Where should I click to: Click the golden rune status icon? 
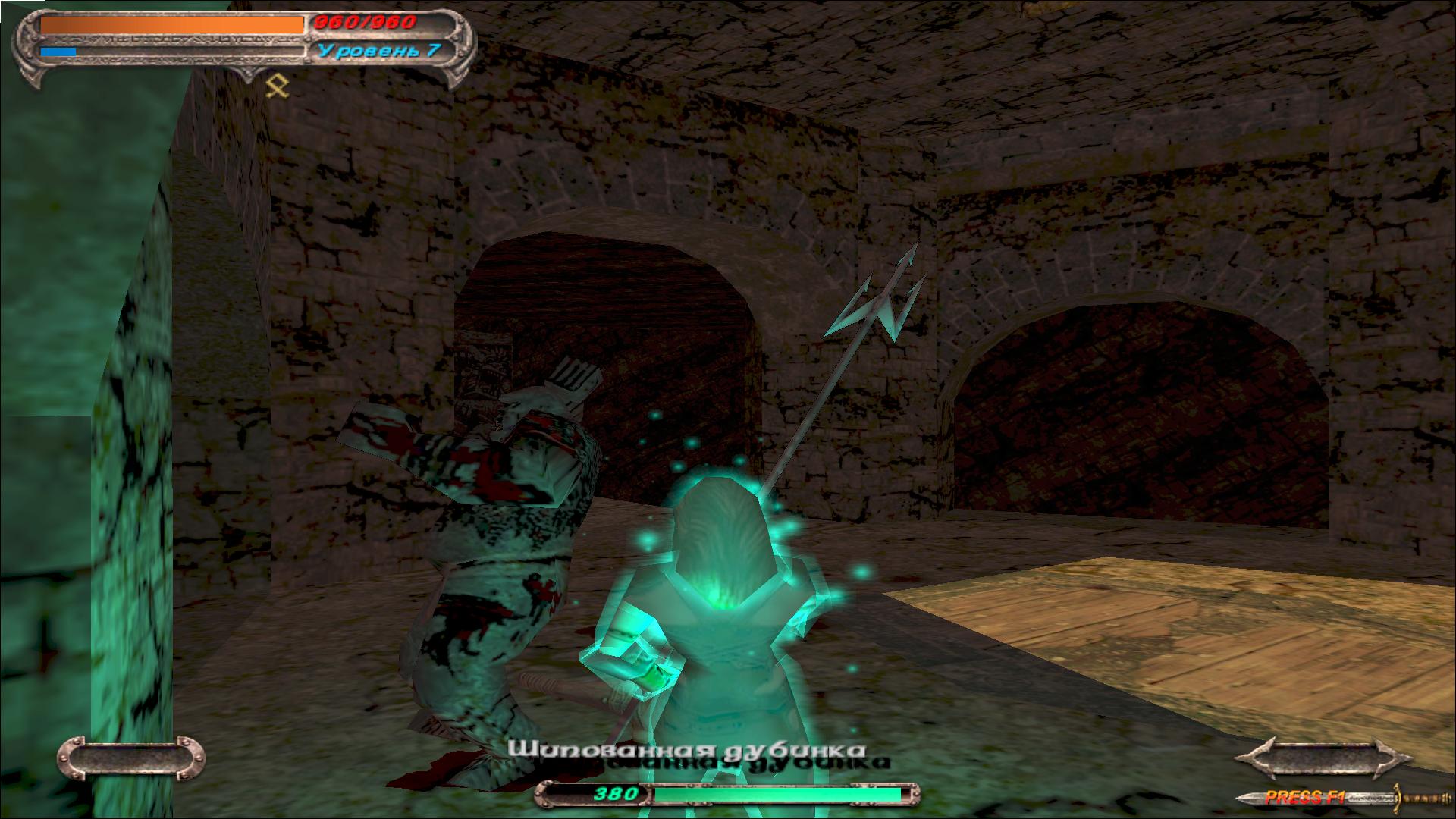pyautogui.click(x=278, y=86)
